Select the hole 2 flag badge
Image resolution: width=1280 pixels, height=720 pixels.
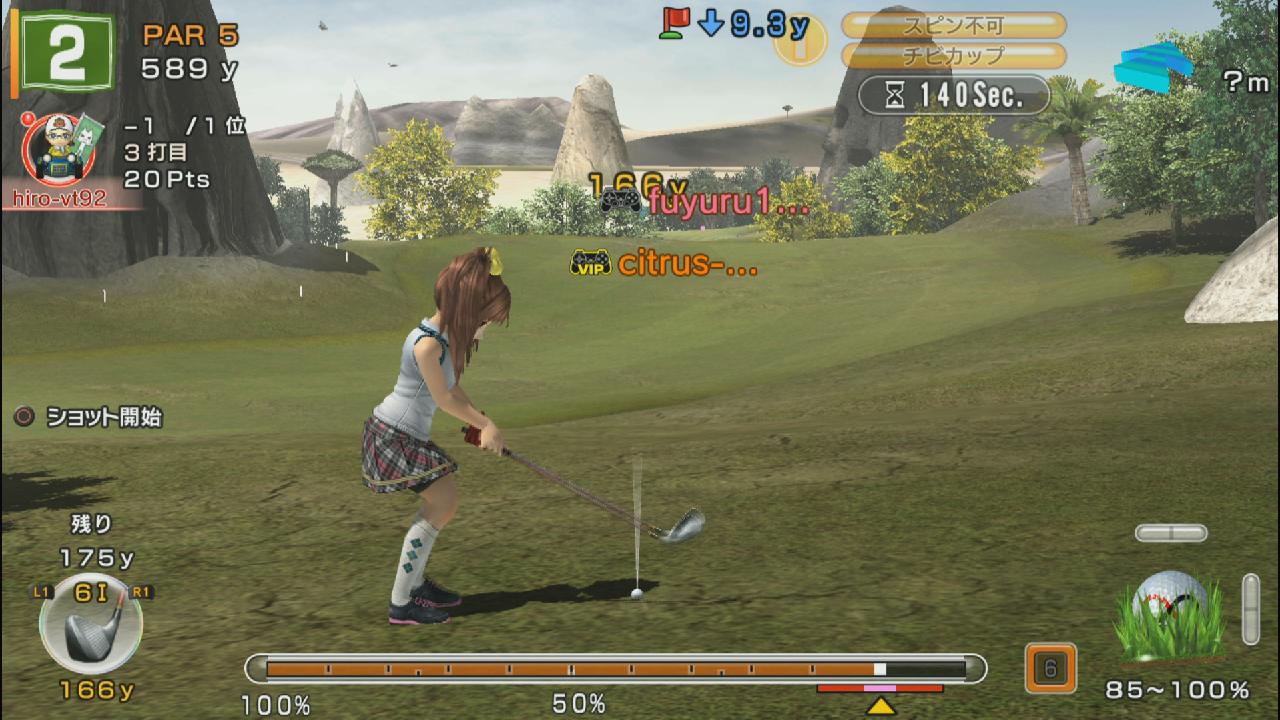coord(66,54)
